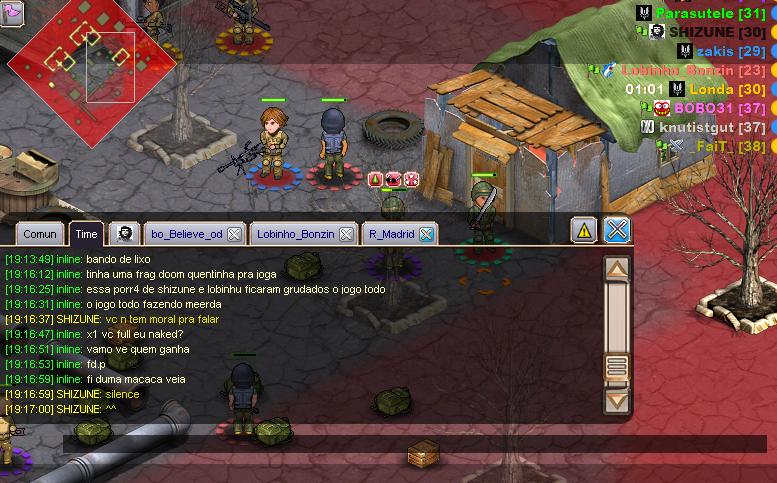The width and height of the screenshot is (777, 483).
Task: Close the R_Madrid chat tab
Action: point(427,234)
